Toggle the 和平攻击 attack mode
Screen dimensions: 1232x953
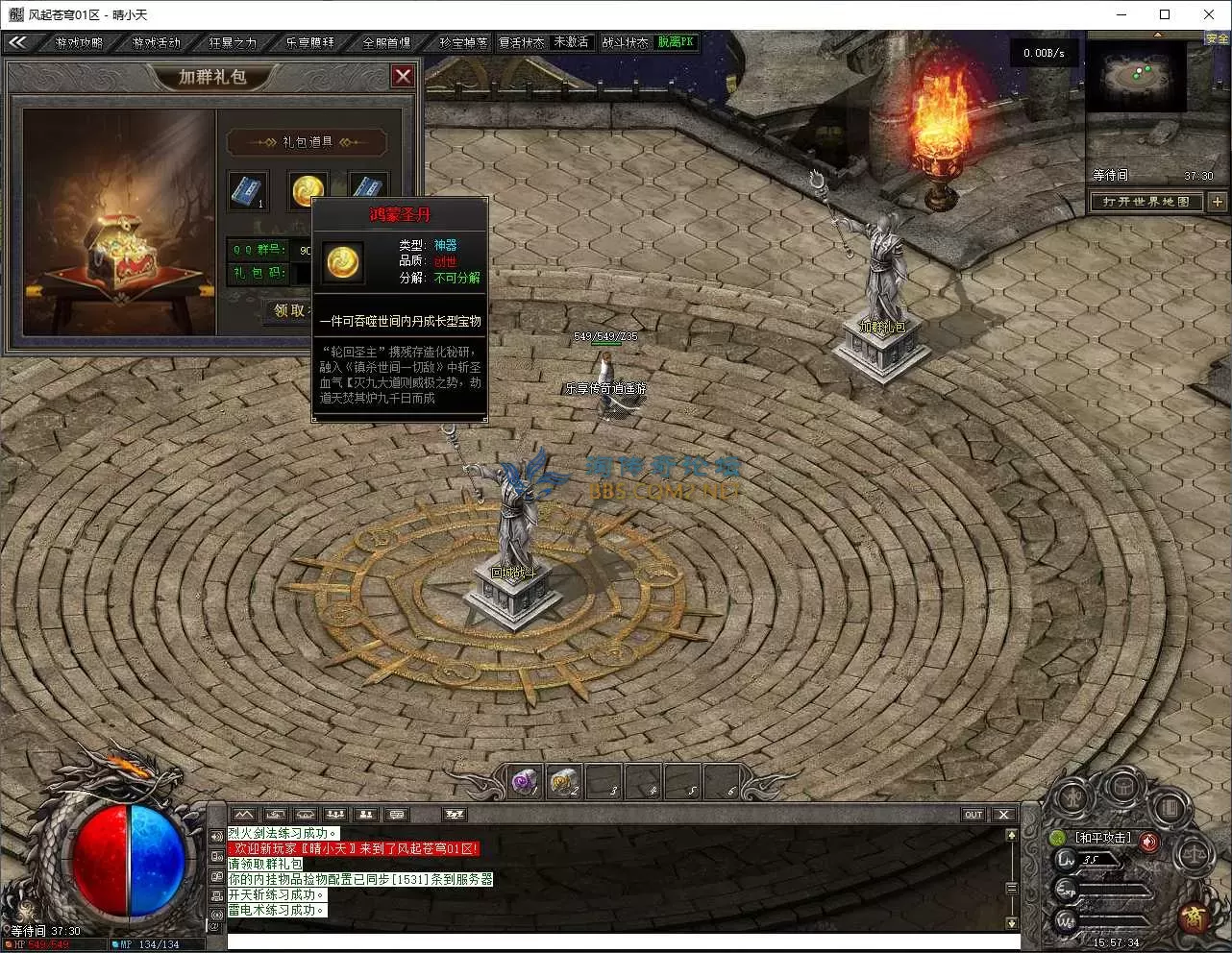pyautogui.click(x=1103, y=838)
